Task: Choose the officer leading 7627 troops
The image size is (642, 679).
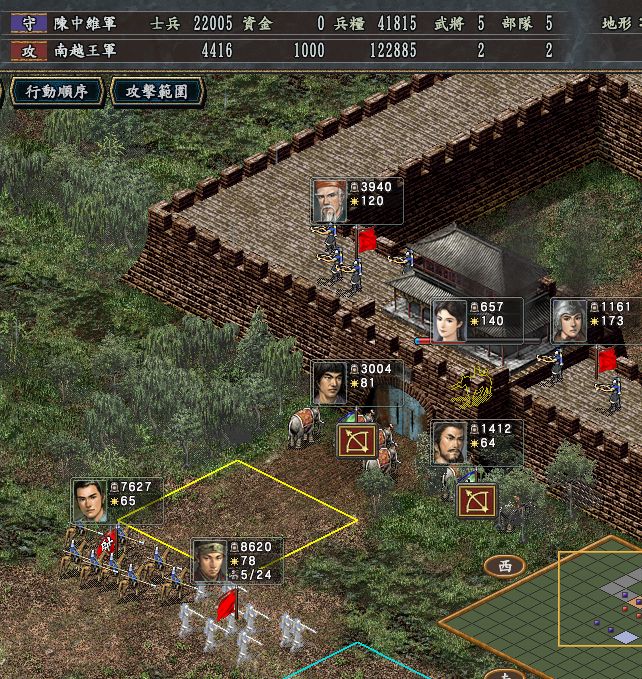Action: 90,501
